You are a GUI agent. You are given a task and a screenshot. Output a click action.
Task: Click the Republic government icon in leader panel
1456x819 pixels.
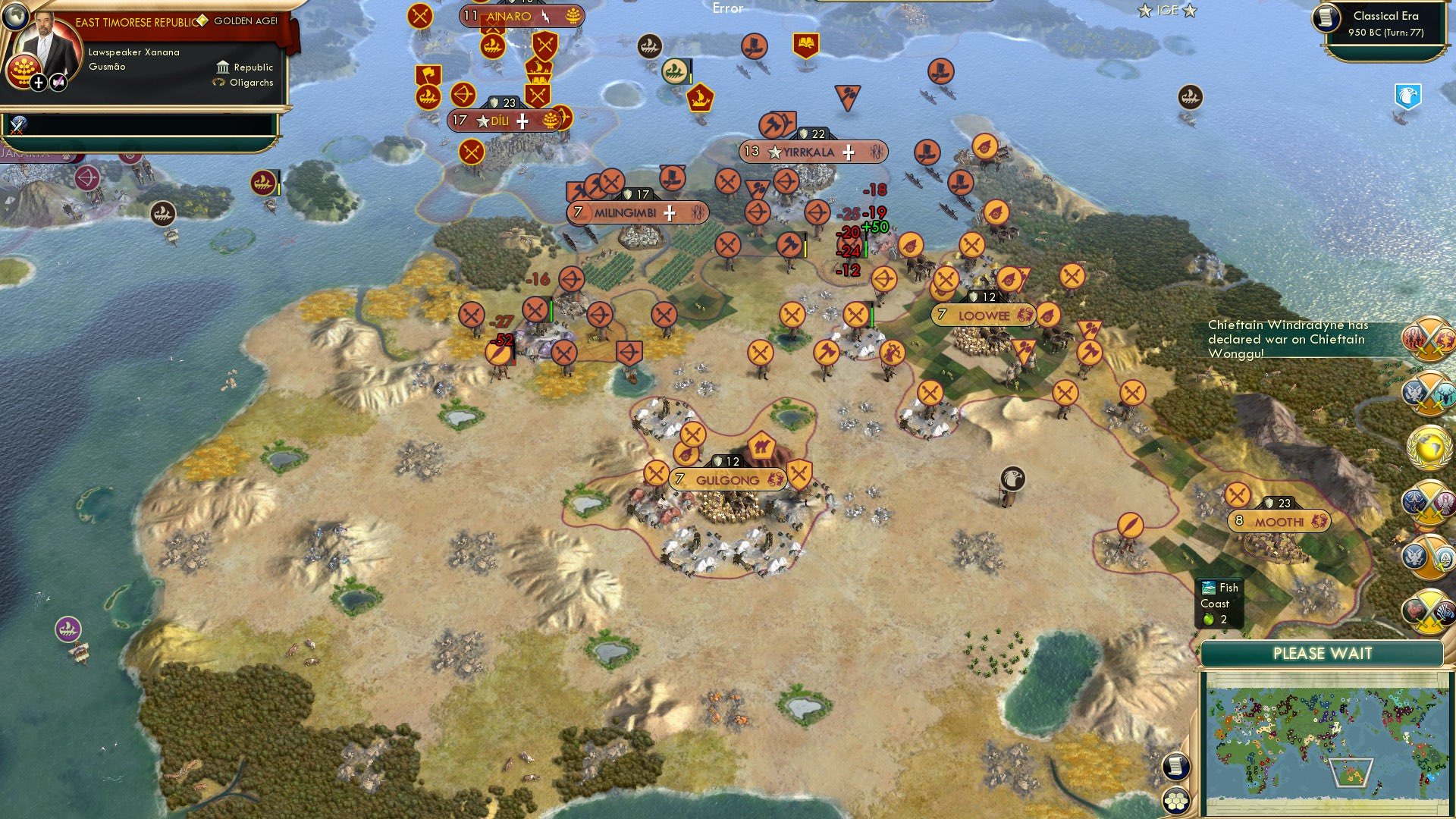223,67
